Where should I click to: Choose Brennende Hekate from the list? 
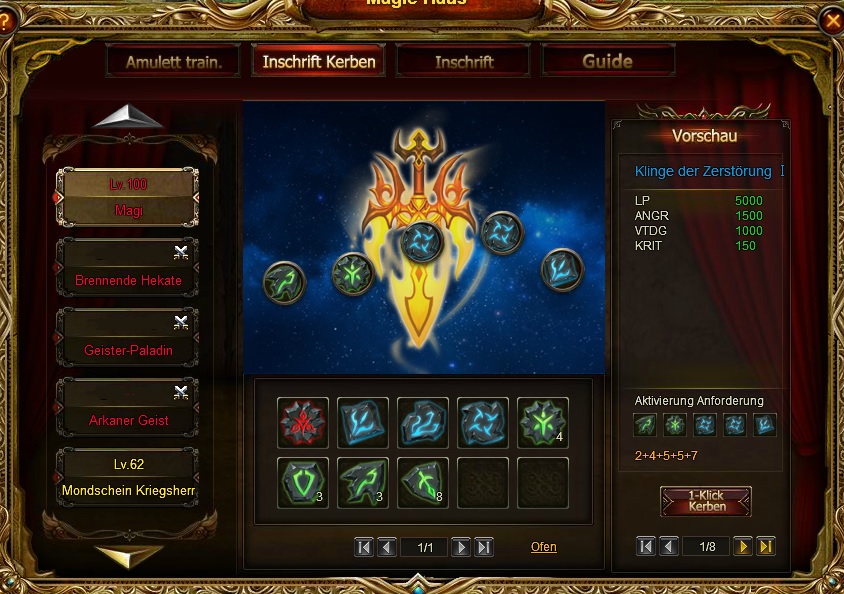(x=127, y=268)
